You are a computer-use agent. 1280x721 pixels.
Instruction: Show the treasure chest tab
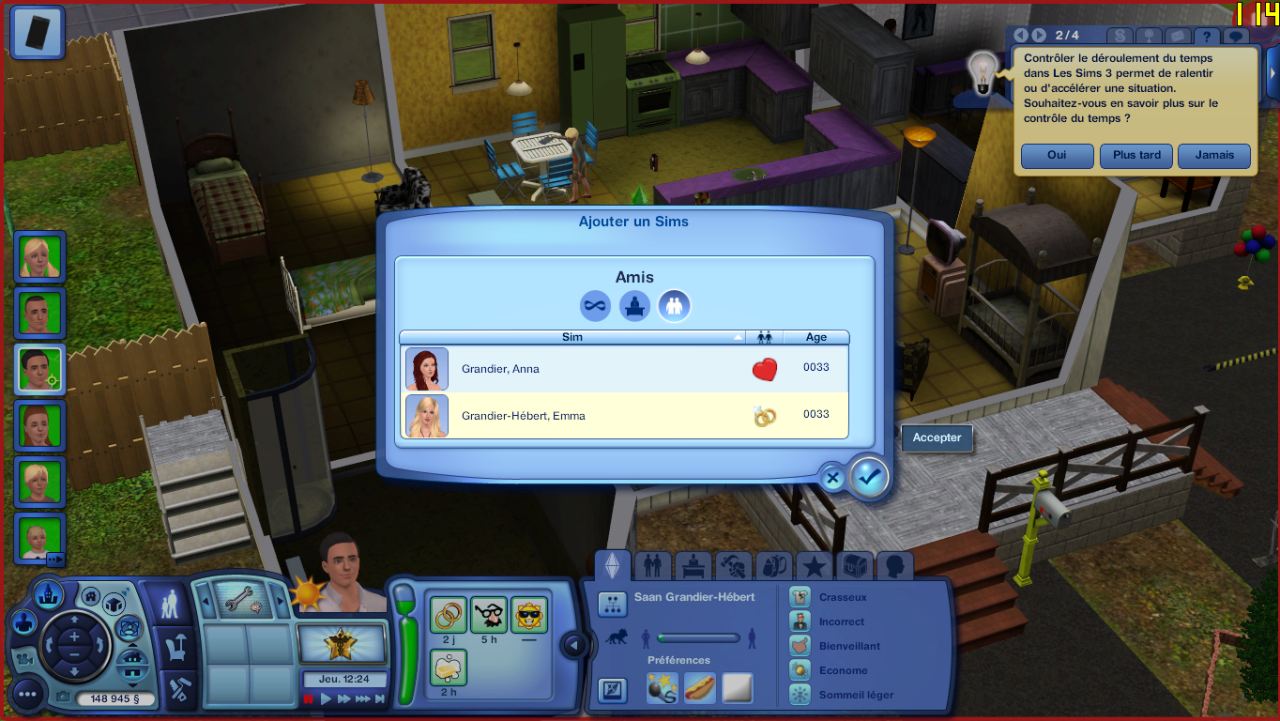point(855,567)
